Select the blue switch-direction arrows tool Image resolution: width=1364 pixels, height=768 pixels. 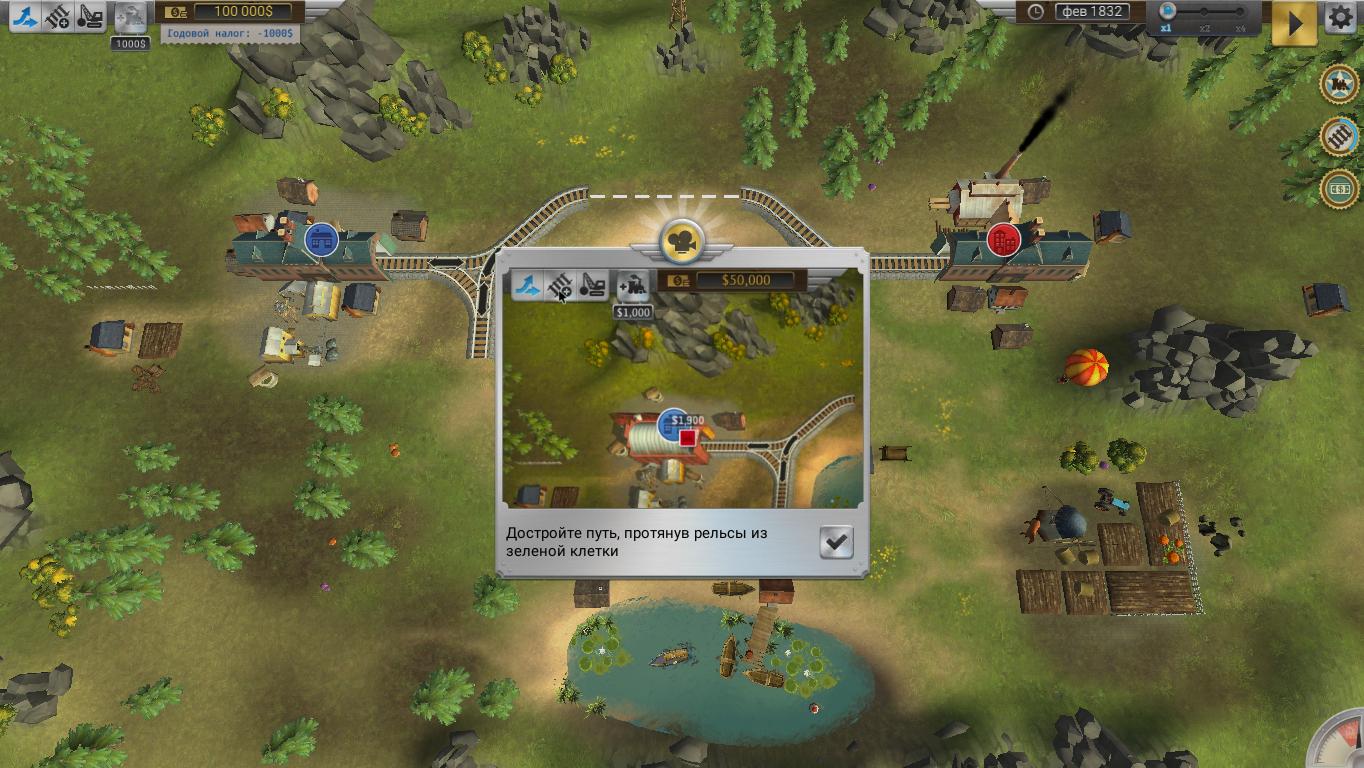25,16
